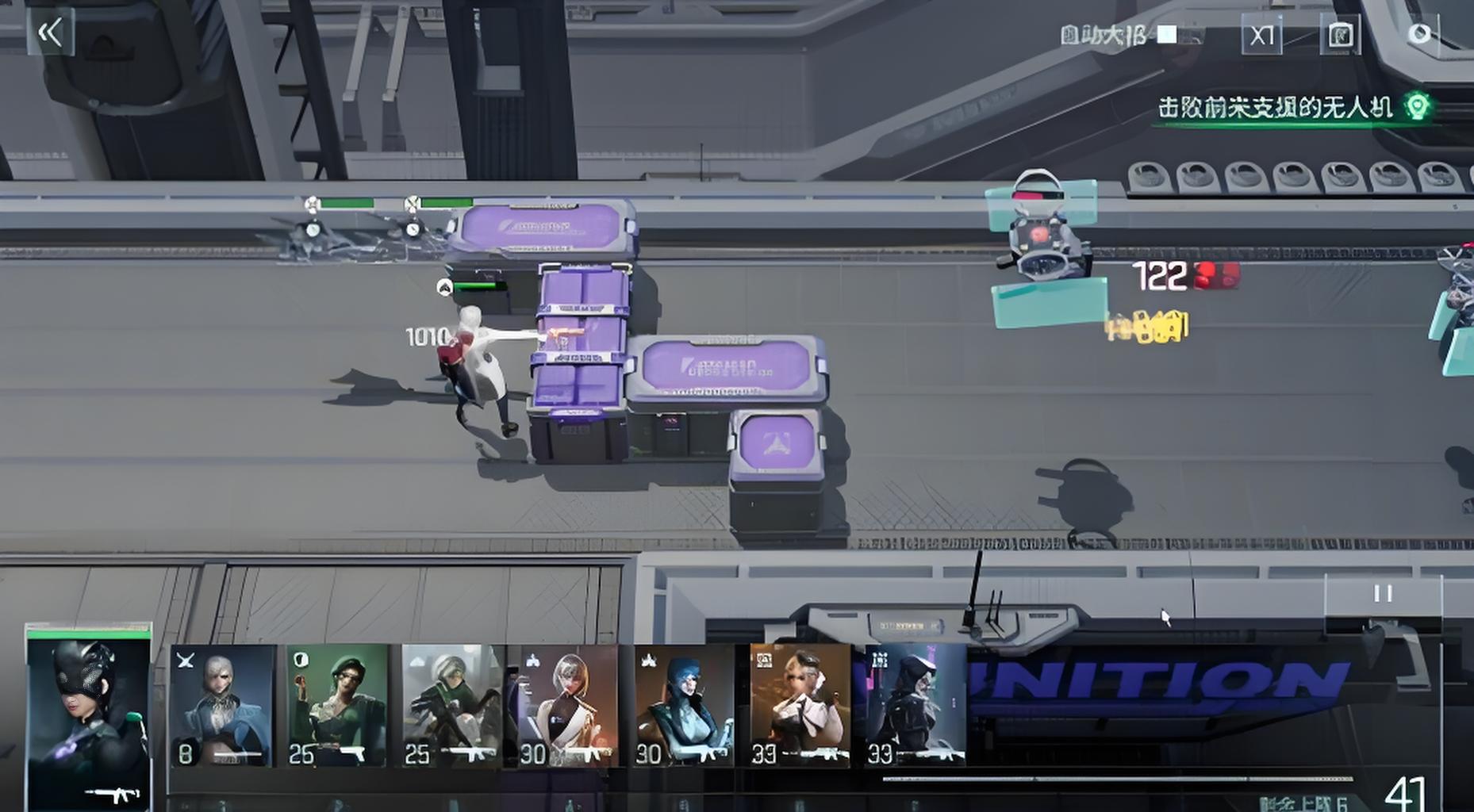Select the masked operator card with green bar

click(88, 718)
